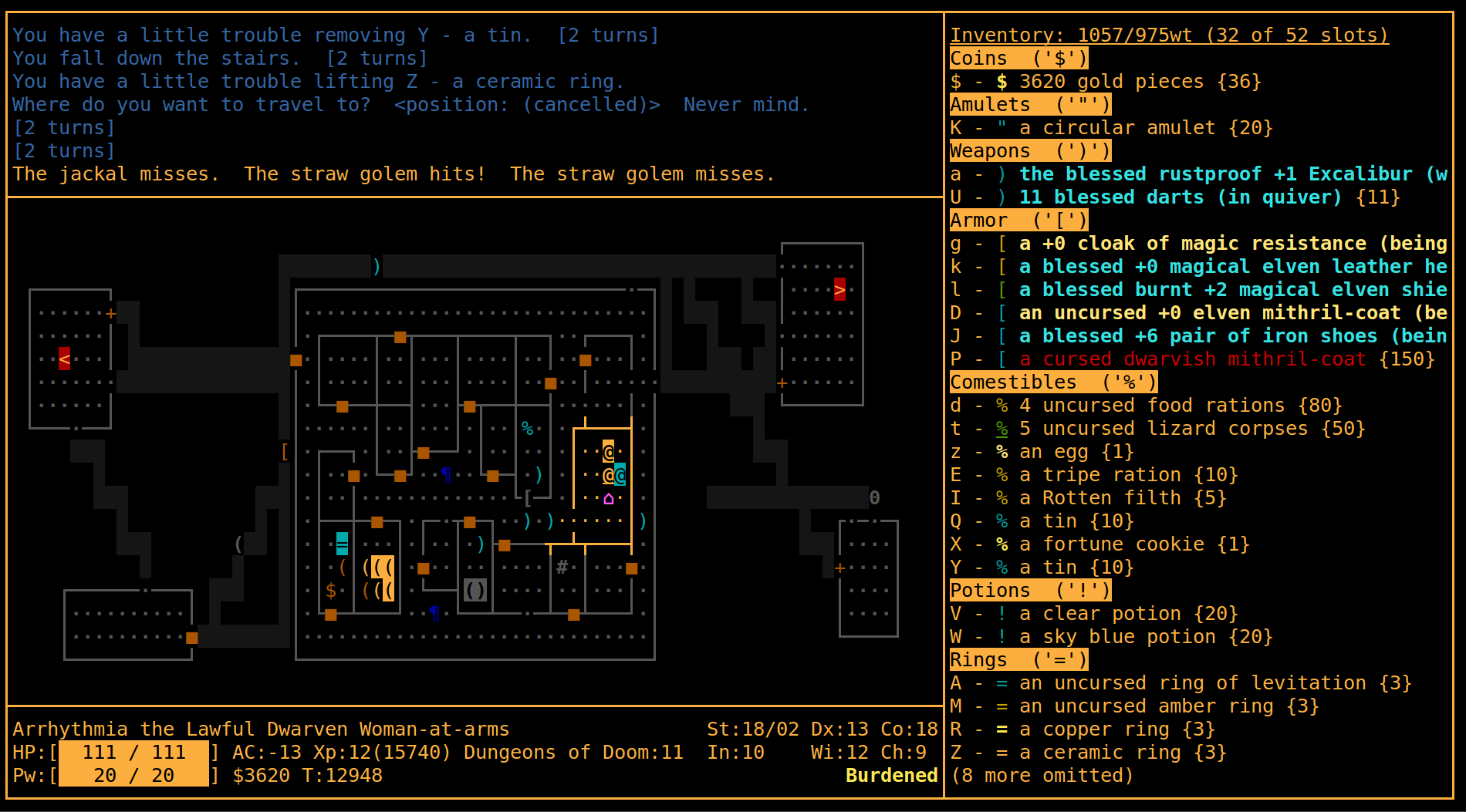
Task: Select the blessed rustproof Excalibur entry
Action: tap(1197, 174)
